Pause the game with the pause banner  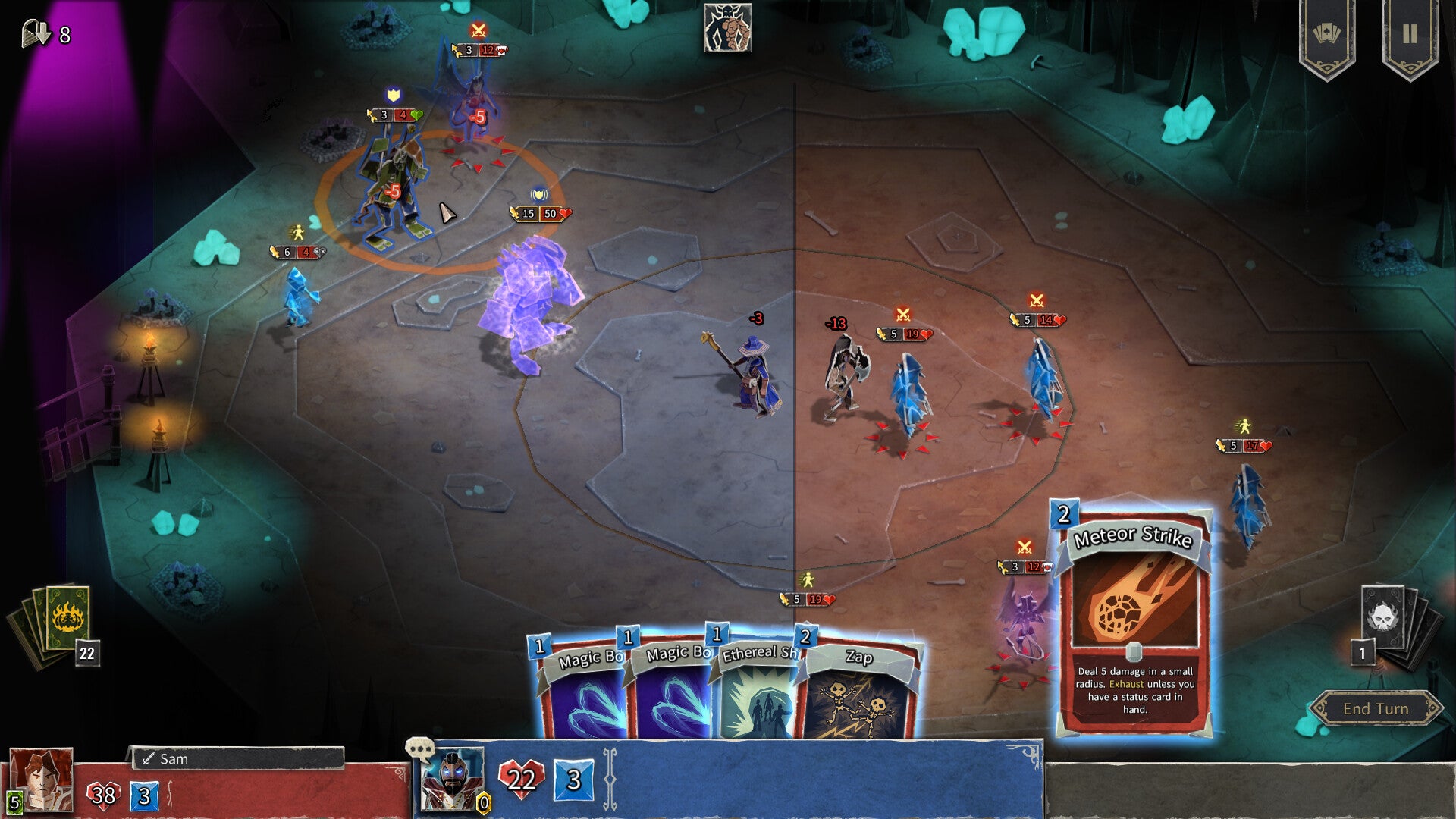[1409, 35]
